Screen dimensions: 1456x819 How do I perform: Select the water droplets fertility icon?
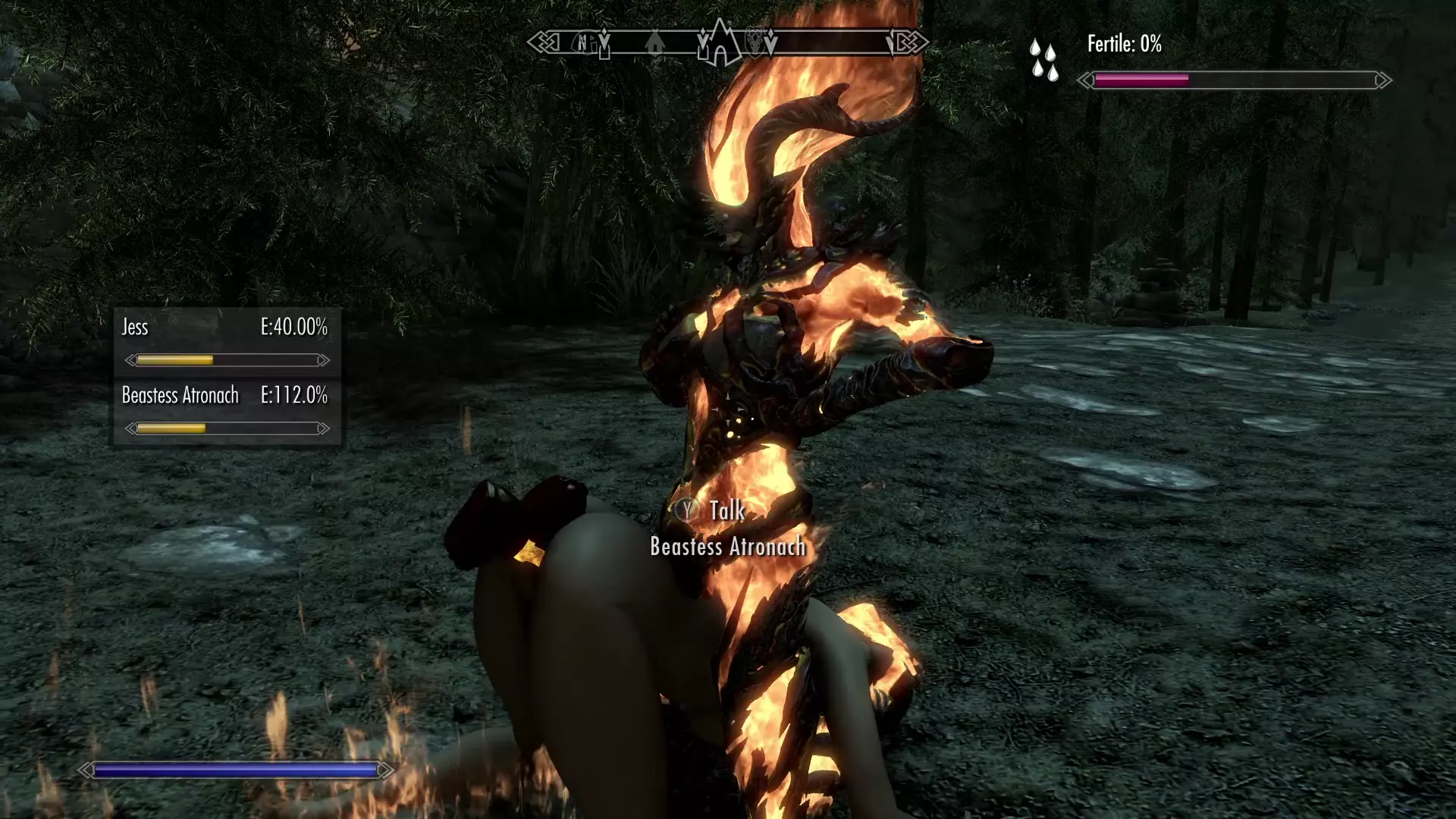click(1043, 60)
